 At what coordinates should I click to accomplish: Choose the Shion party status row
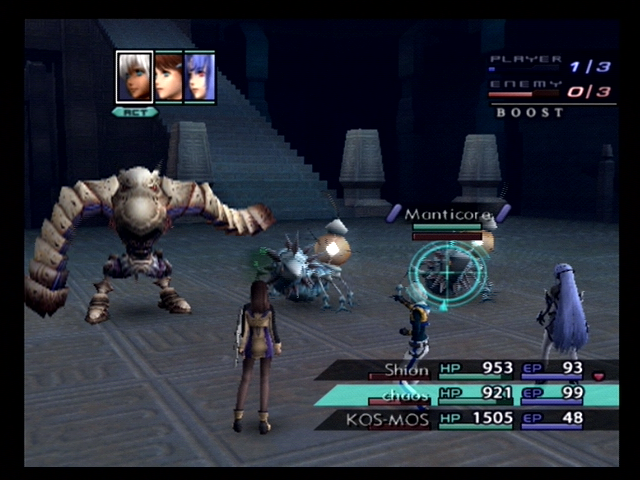(x=470, y=370)
